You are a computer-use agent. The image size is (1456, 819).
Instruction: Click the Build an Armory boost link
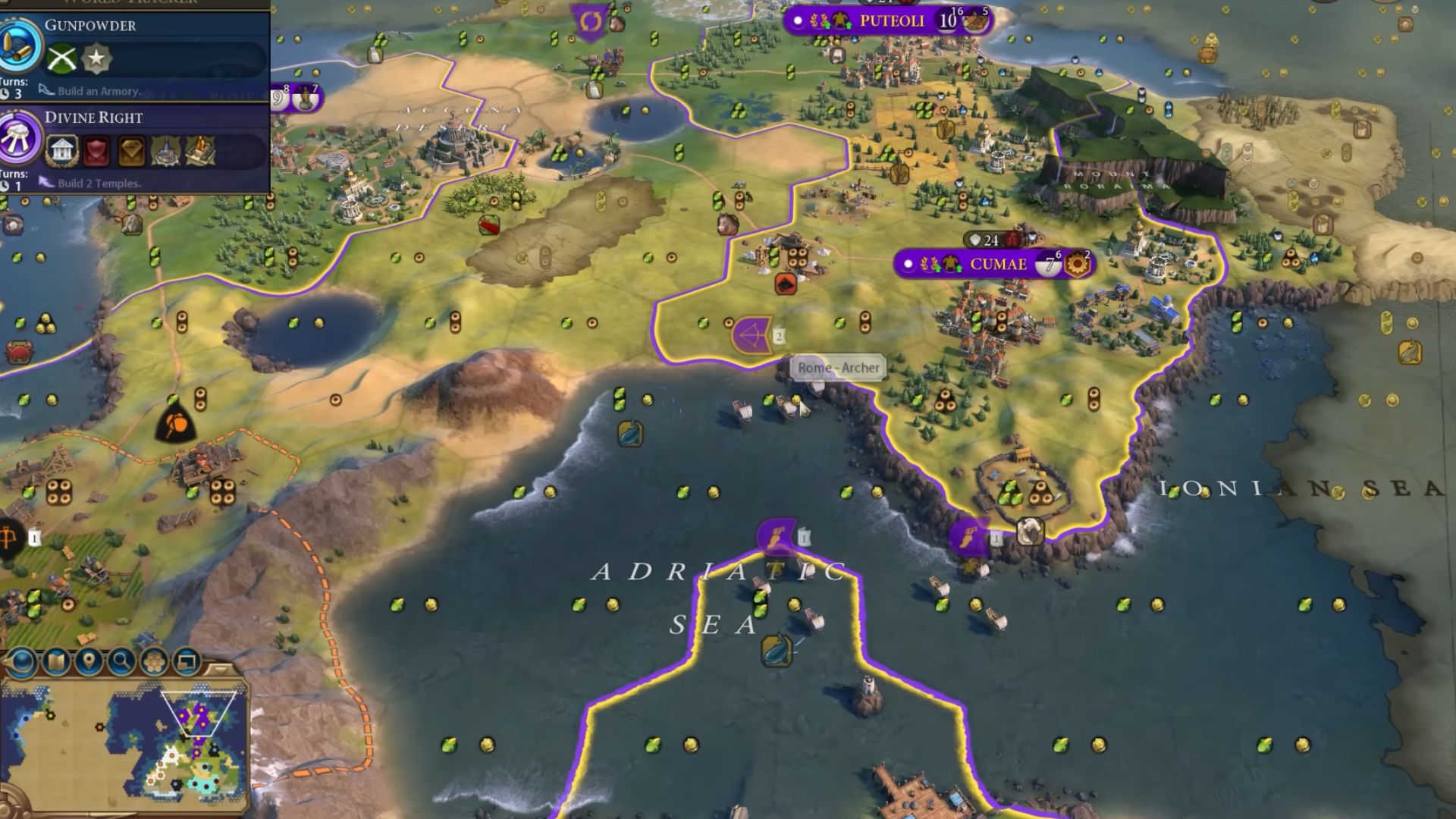pyautogui.click(x=99, y=91)
